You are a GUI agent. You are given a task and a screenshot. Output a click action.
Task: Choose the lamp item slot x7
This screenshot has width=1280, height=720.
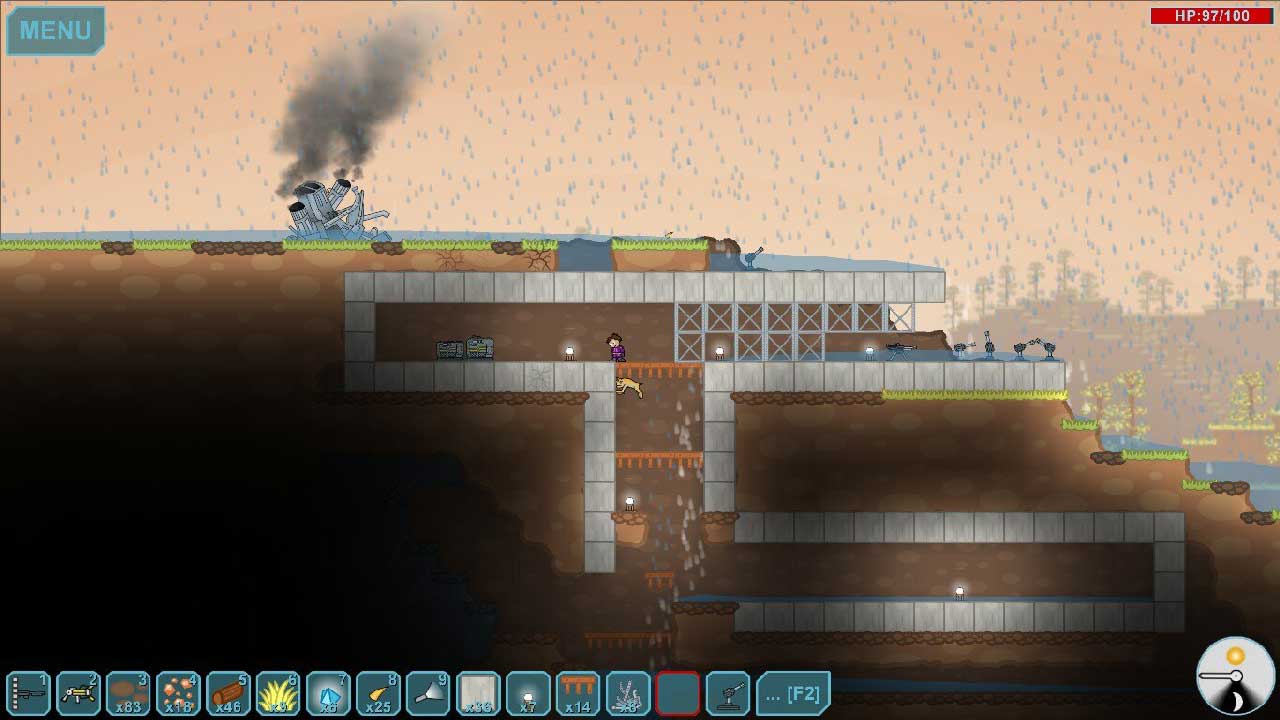[x=528, y=693]
